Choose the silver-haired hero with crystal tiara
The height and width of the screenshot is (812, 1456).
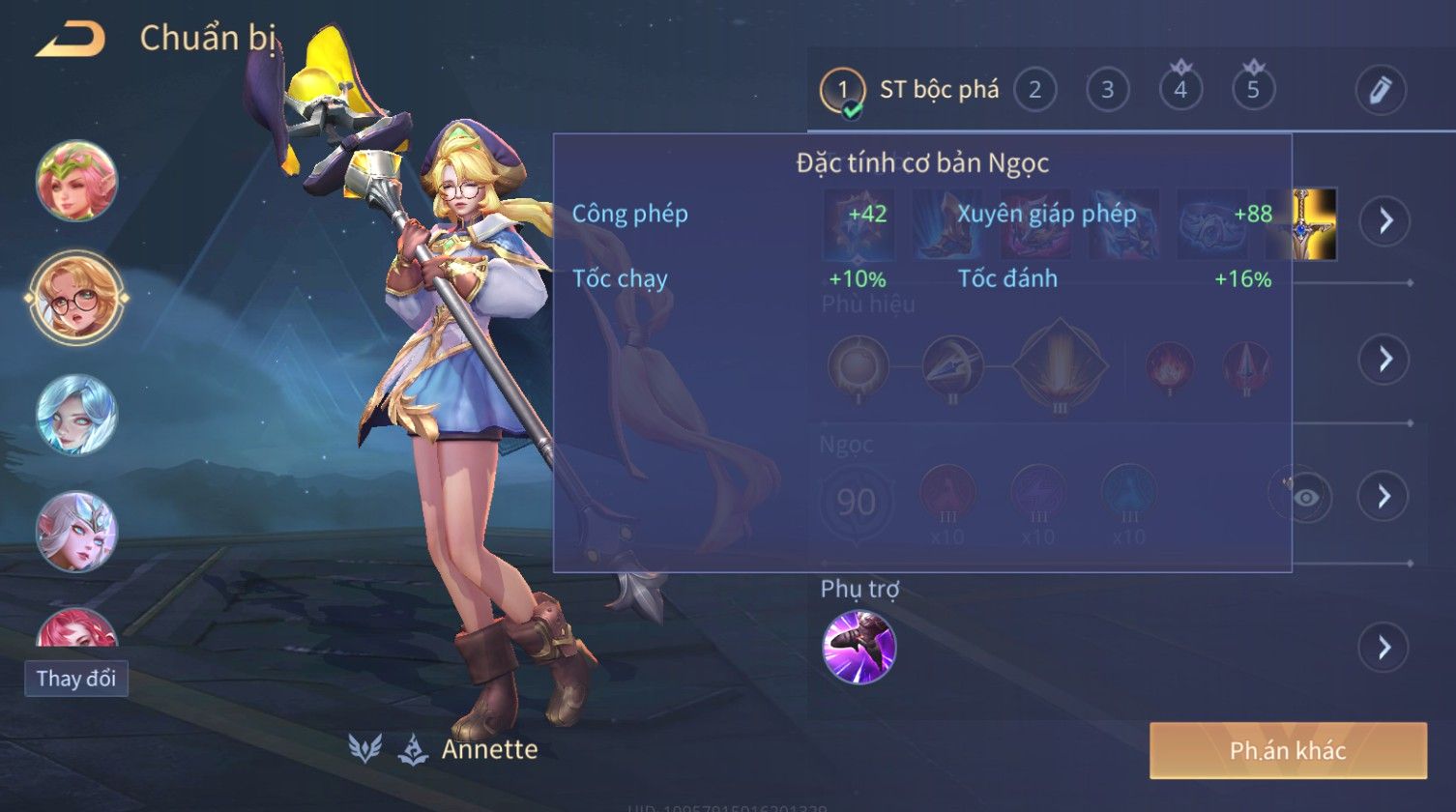76,531
